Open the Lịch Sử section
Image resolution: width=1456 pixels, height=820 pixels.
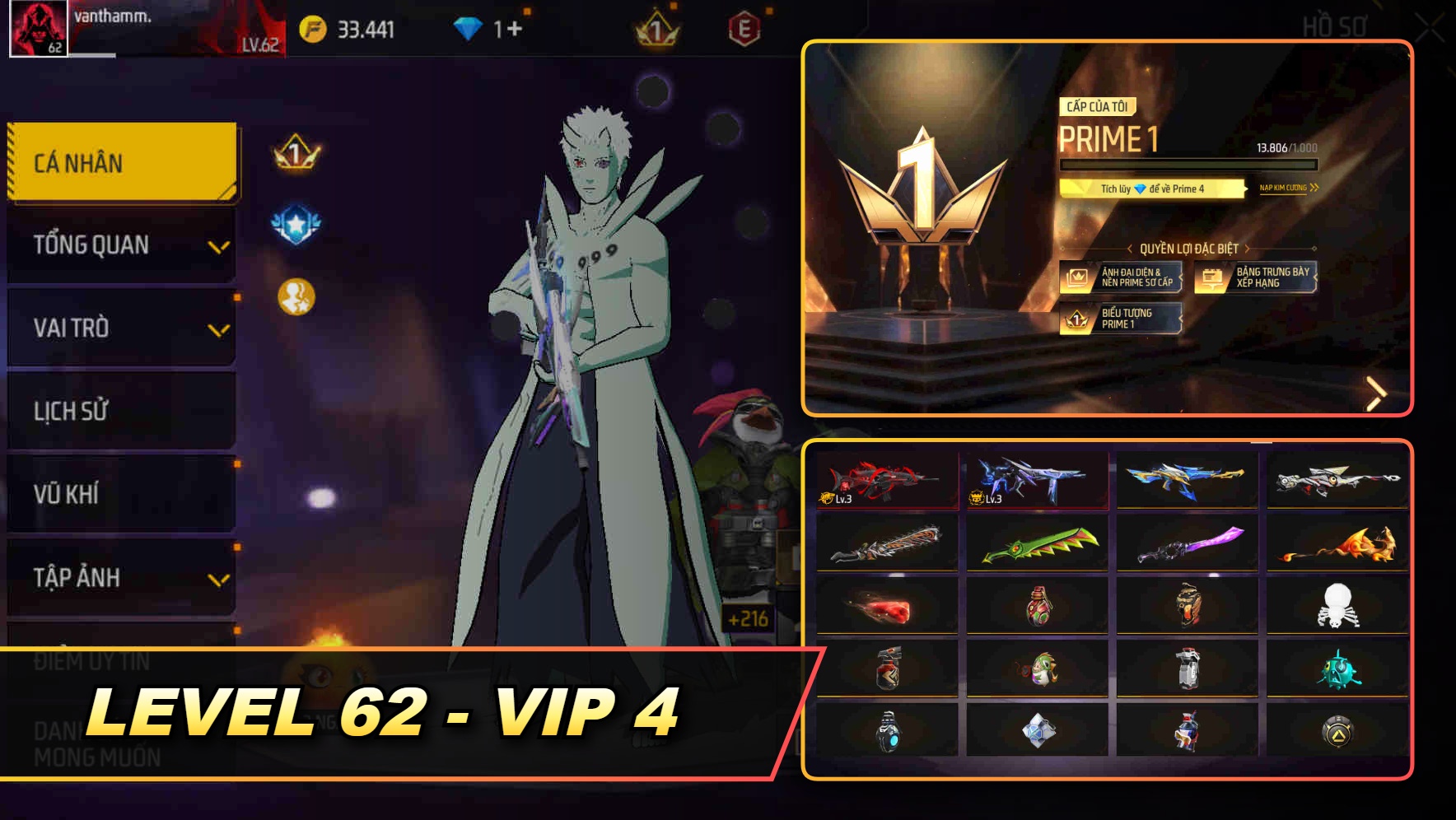[x=120, y=412]
